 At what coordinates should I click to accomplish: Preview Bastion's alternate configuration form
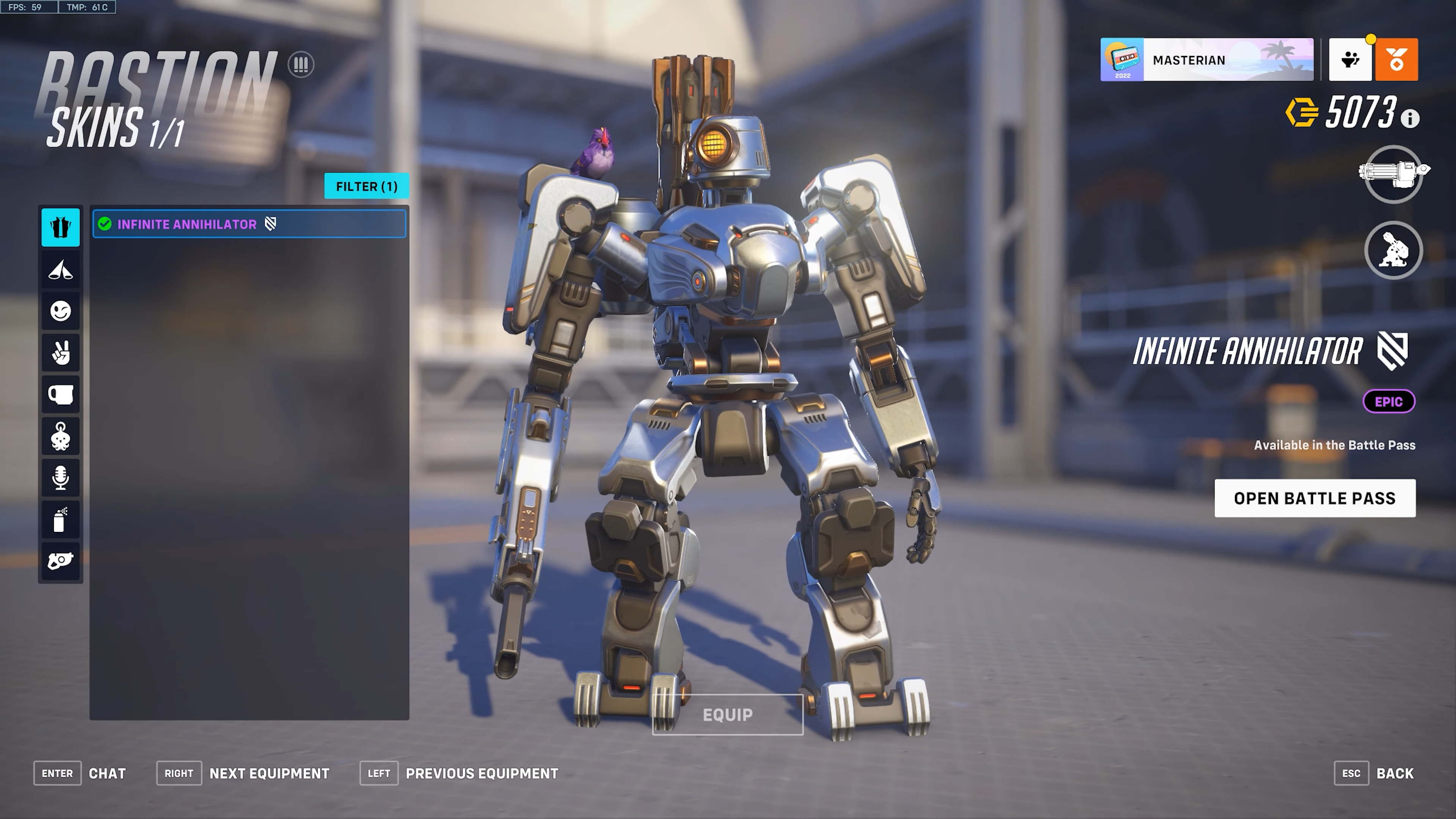(x=1393, y=250)
